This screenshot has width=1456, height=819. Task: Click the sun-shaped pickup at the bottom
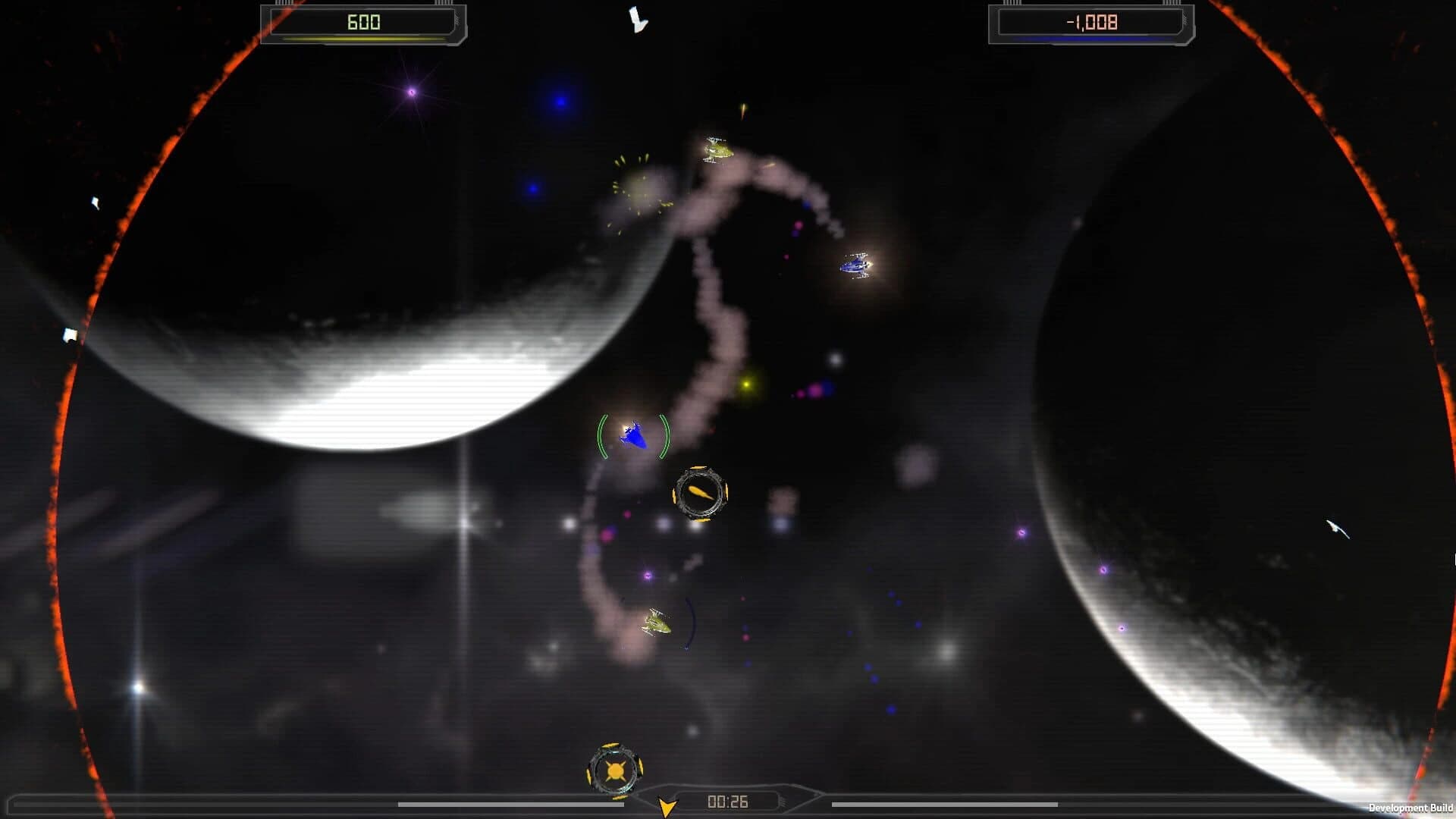click(616, 768)
